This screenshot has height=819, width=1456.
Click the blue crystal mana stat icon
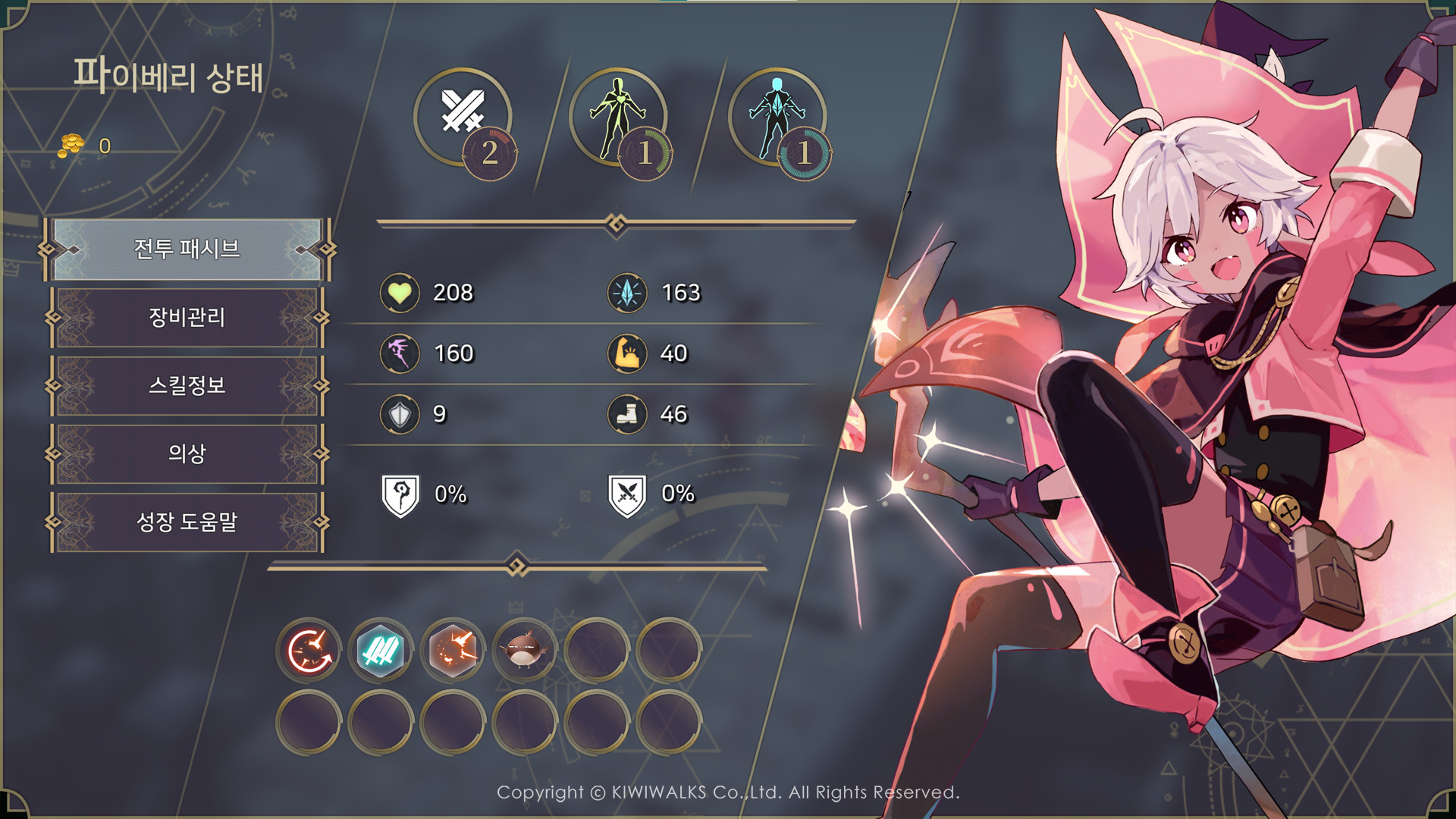tap(627, 293)
